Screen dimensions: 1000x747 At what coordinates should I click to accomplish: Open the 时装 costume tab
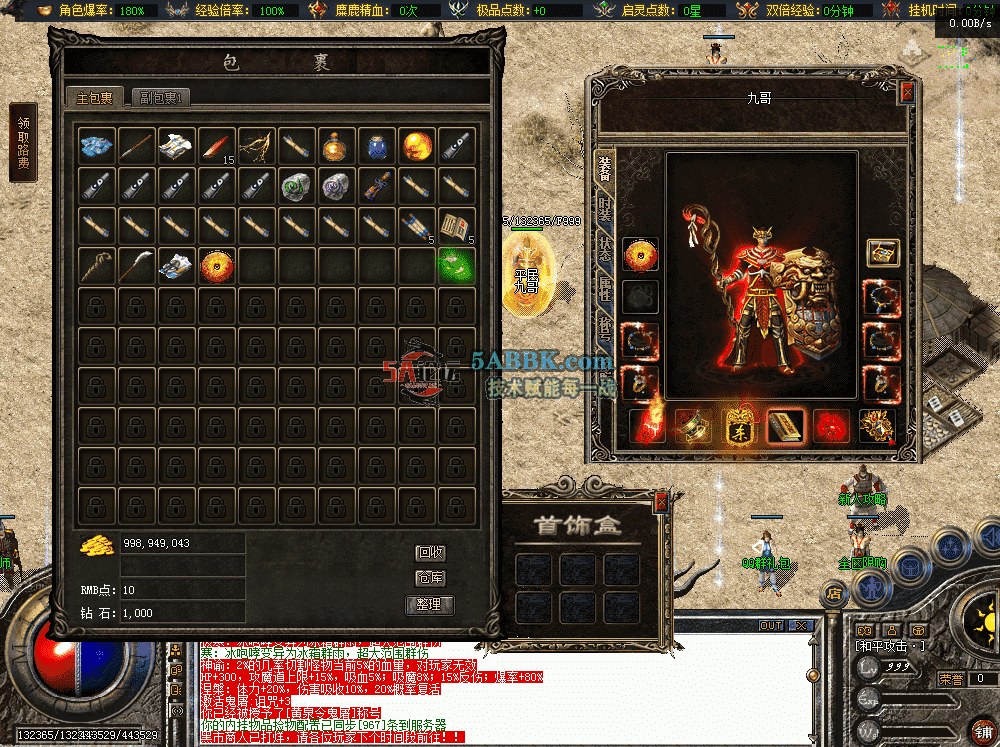(605, 208)
